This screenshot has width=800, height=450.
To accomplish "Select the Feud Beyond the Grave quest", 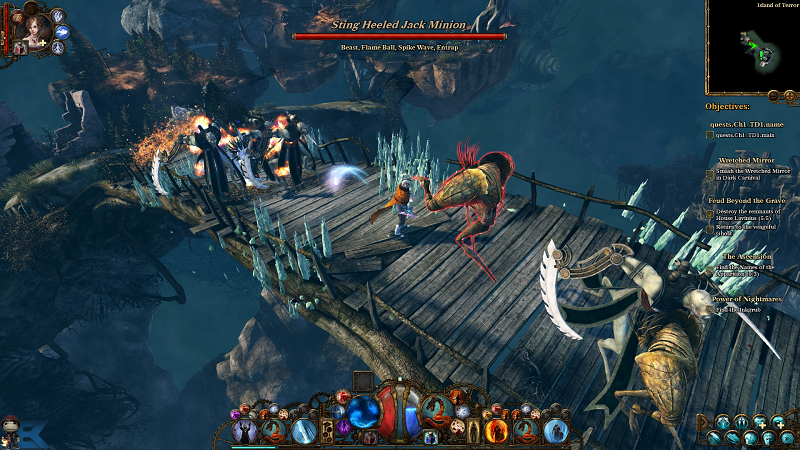I will (x=743, y=201).
